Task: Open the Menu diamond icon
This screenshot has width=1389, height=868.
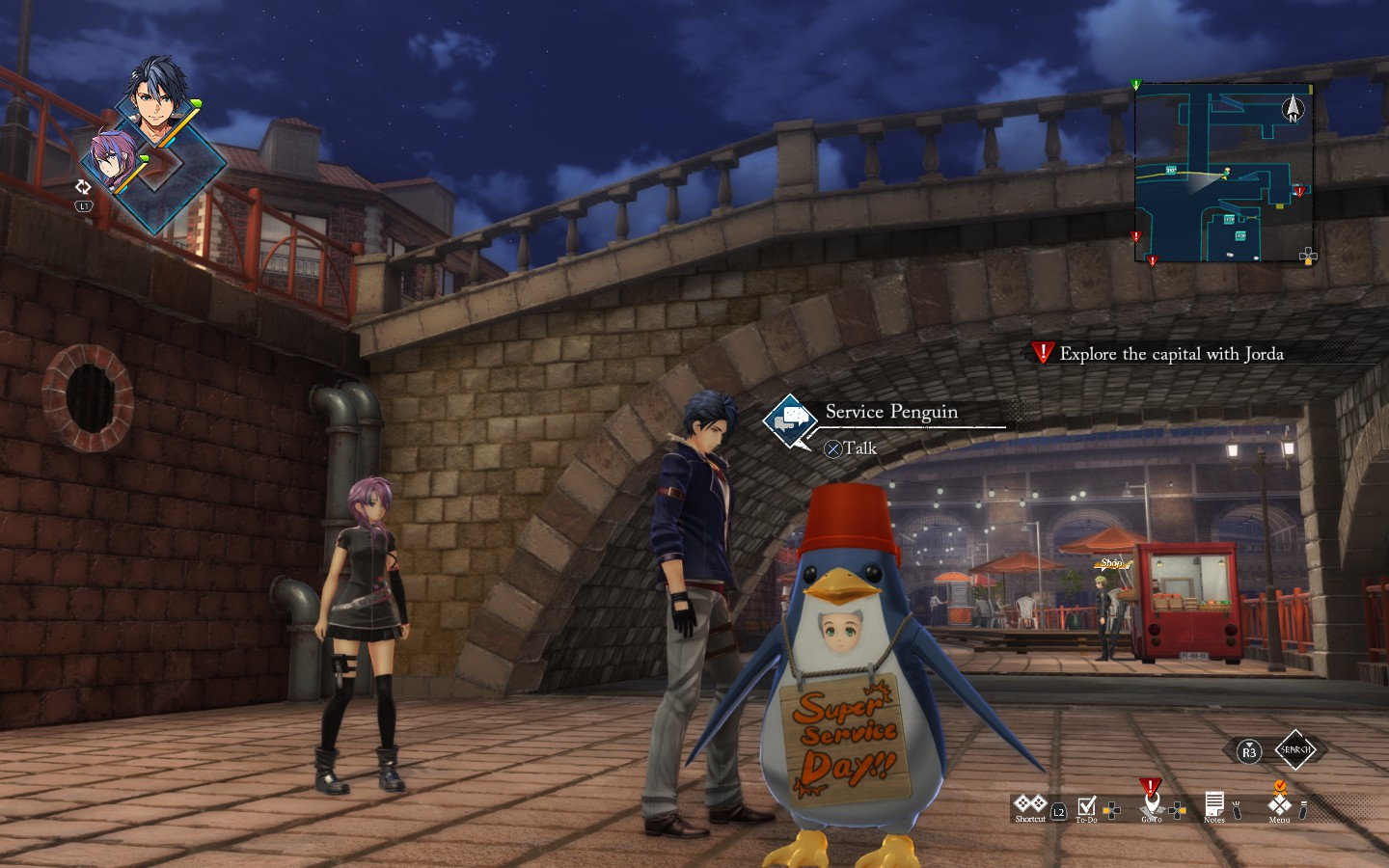Action: [1279, 803]
